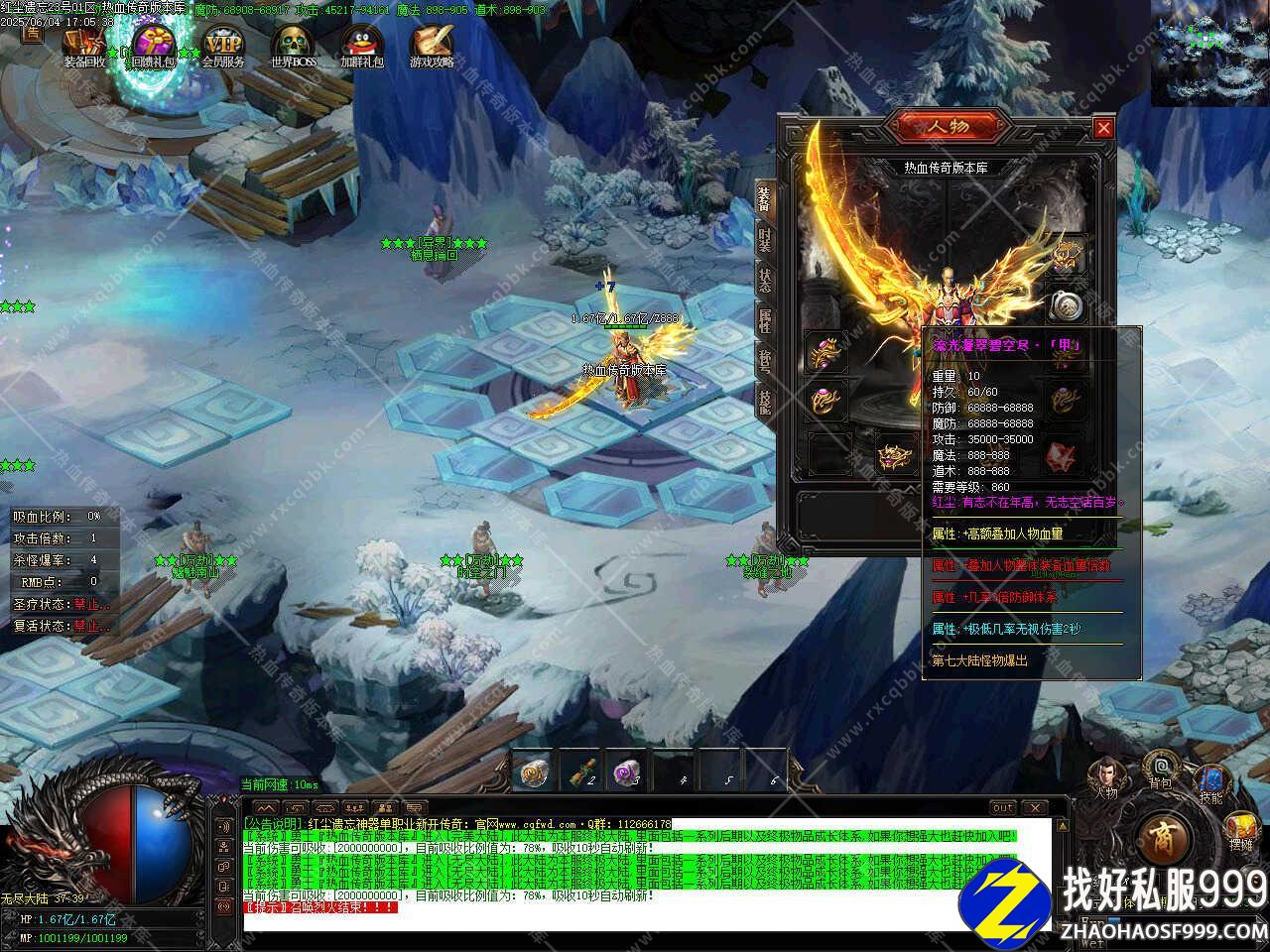1270x952 pixels.
Task: Select the silver medal equipment slot
Action: coord(1068,304)
